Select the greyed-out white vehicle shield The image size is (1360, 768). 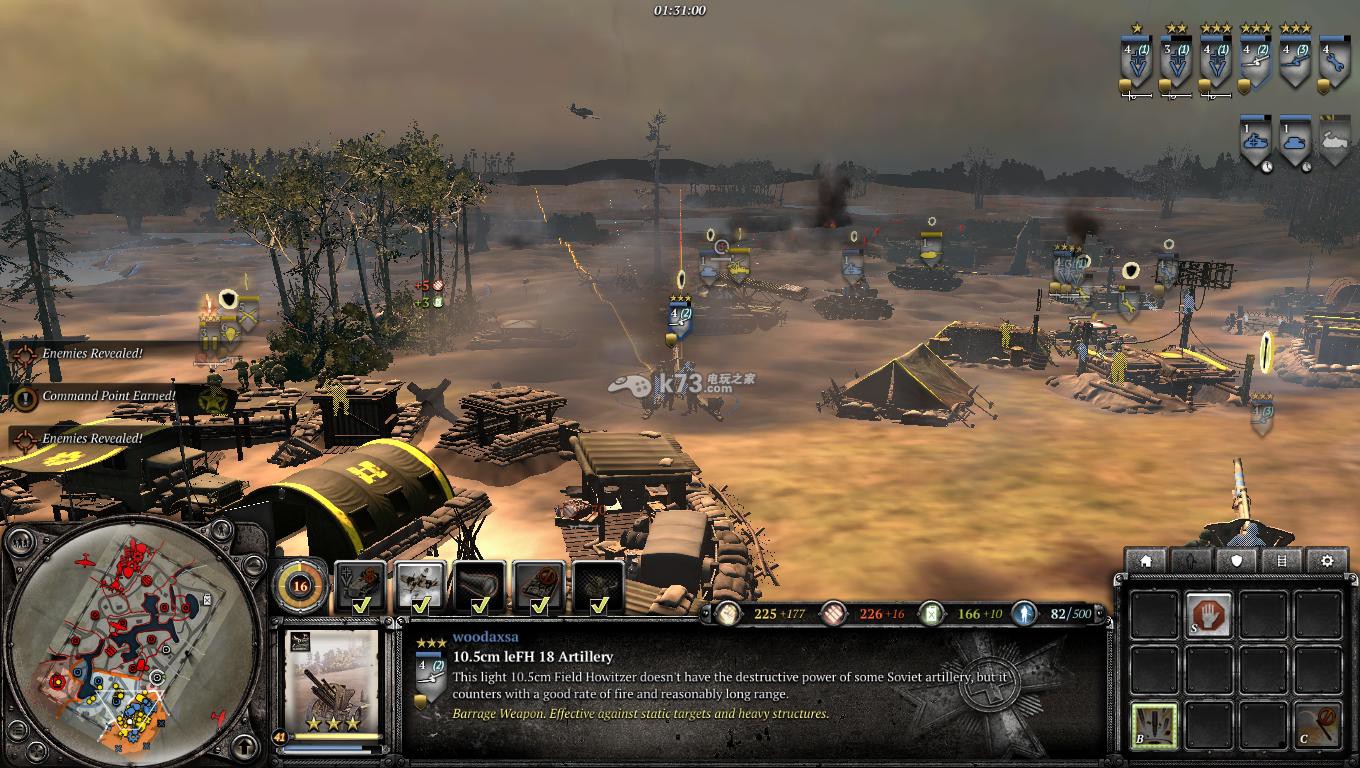coord(1334,141)
